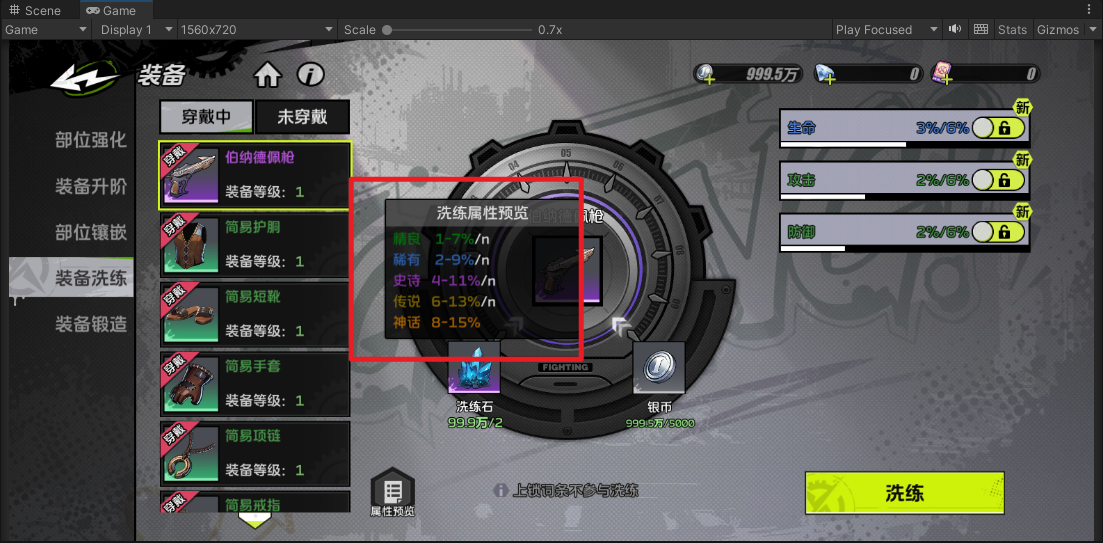Image resolution: width=1103 pixels, height=543 pixels.
Task: Click the 洗练 refine button
Action: [903, 493]
